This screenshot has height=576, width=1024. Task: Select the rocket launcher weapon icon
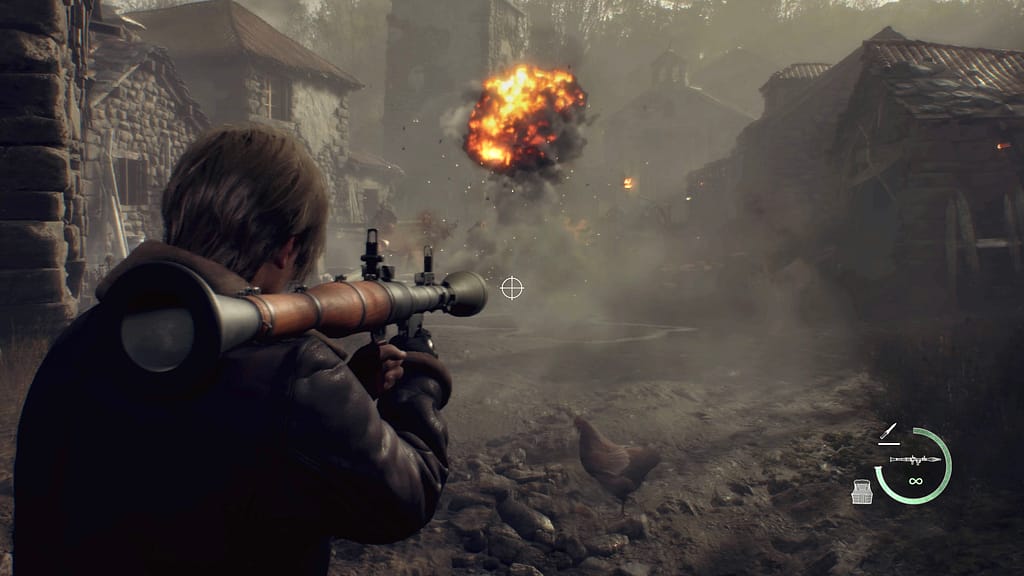915,460
